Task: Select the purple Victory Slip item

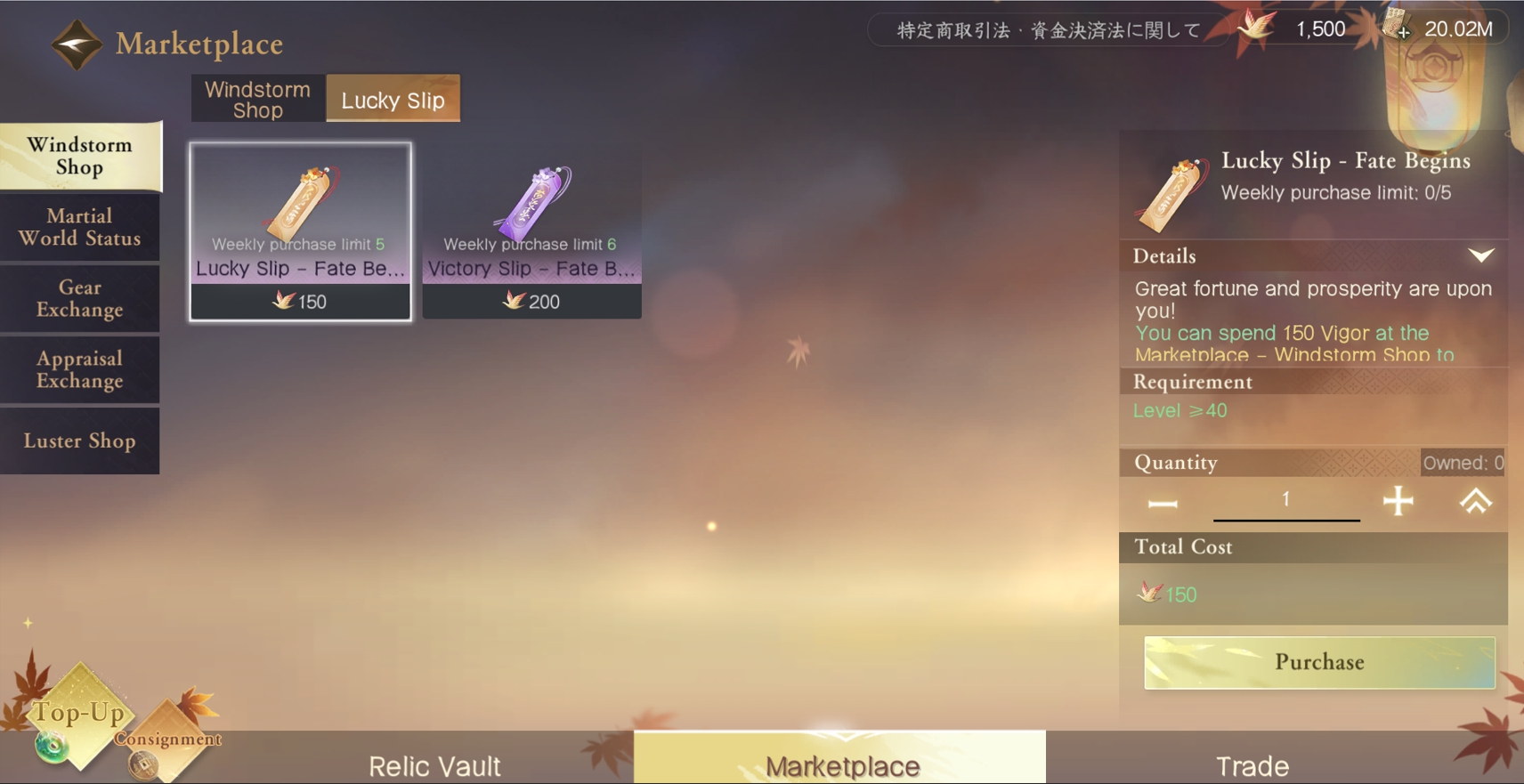Action: click(531, 230)
